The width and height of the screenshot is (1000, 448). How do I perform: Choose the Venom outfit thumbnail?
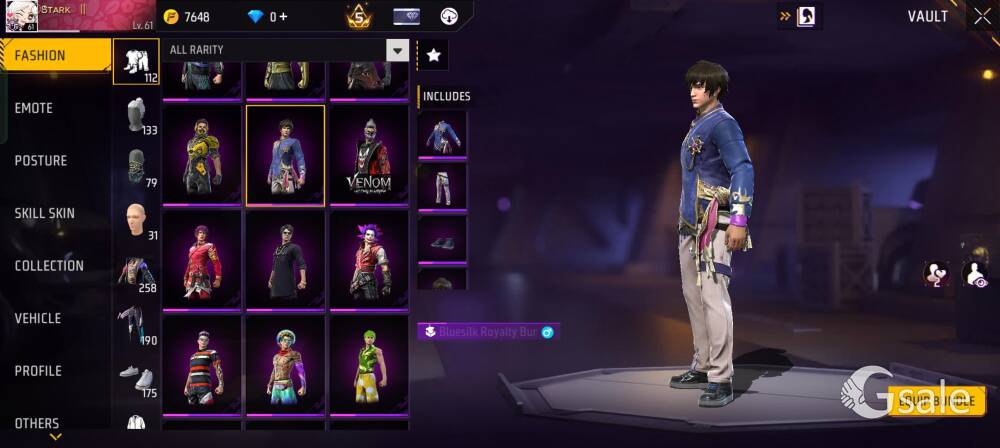(369, 155)
